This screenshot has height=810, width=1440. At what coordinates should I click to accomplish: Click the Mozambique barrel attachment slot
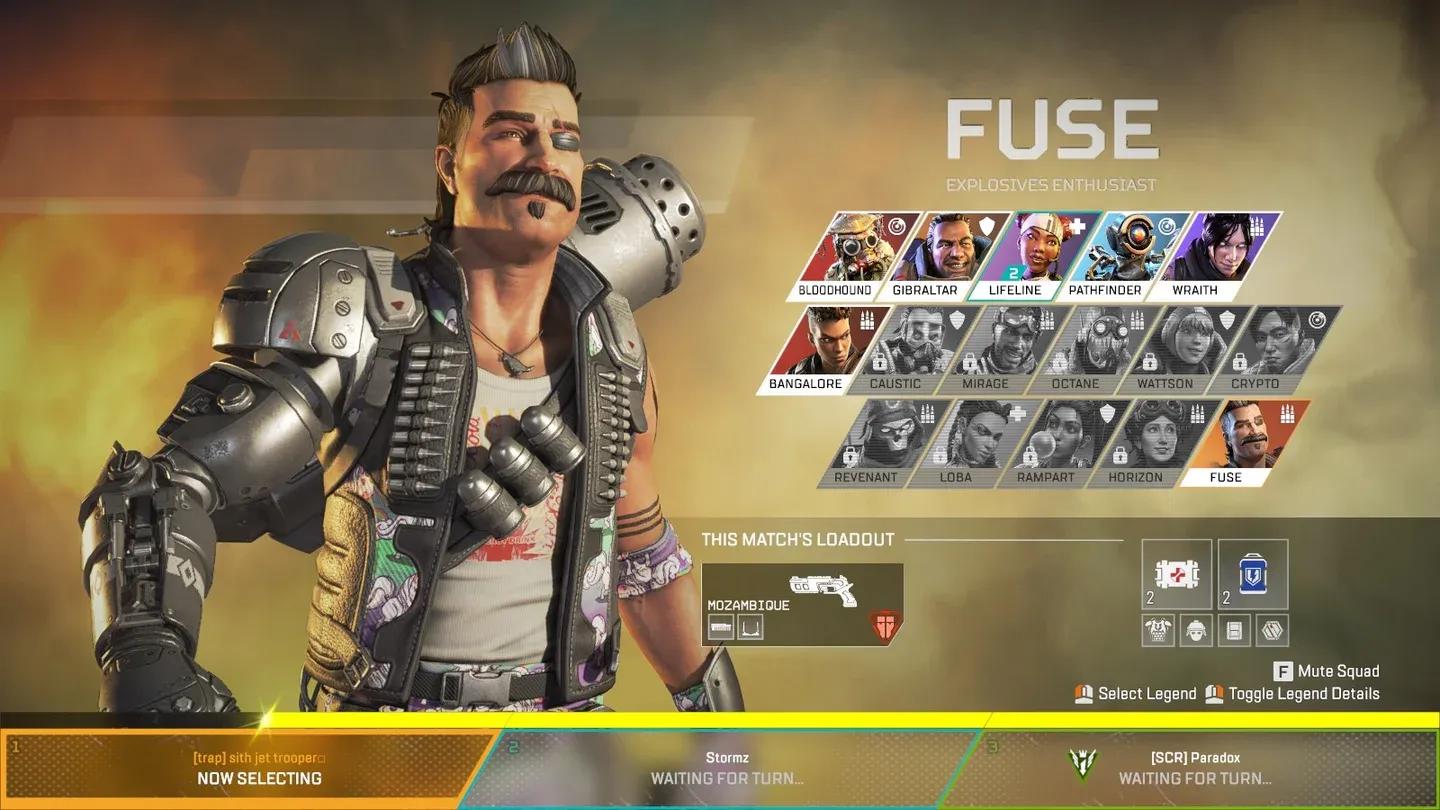(722, 628)
